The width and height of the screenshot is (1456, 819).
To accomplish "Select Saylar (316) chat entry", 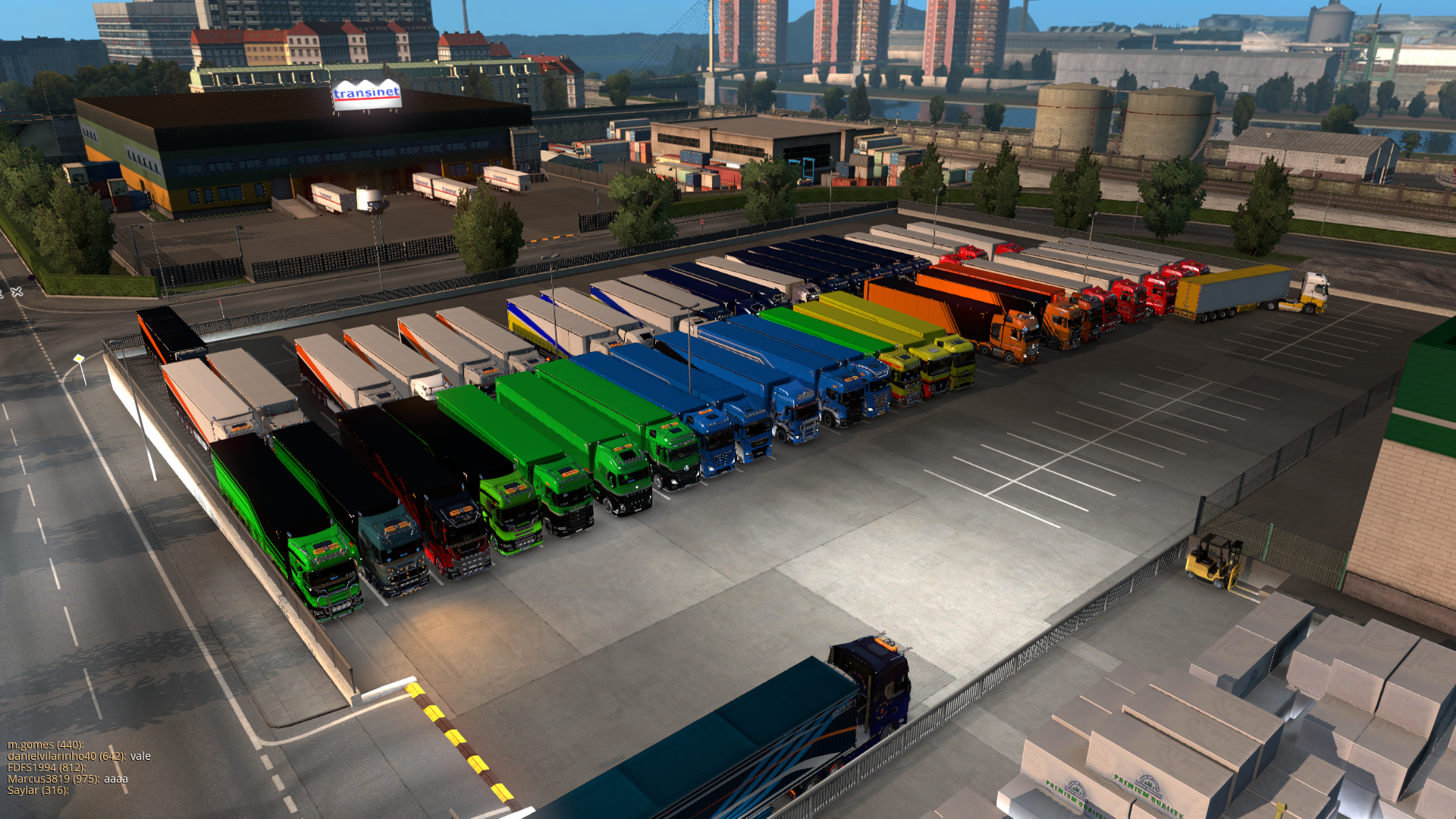I will [x=38, y=790].
